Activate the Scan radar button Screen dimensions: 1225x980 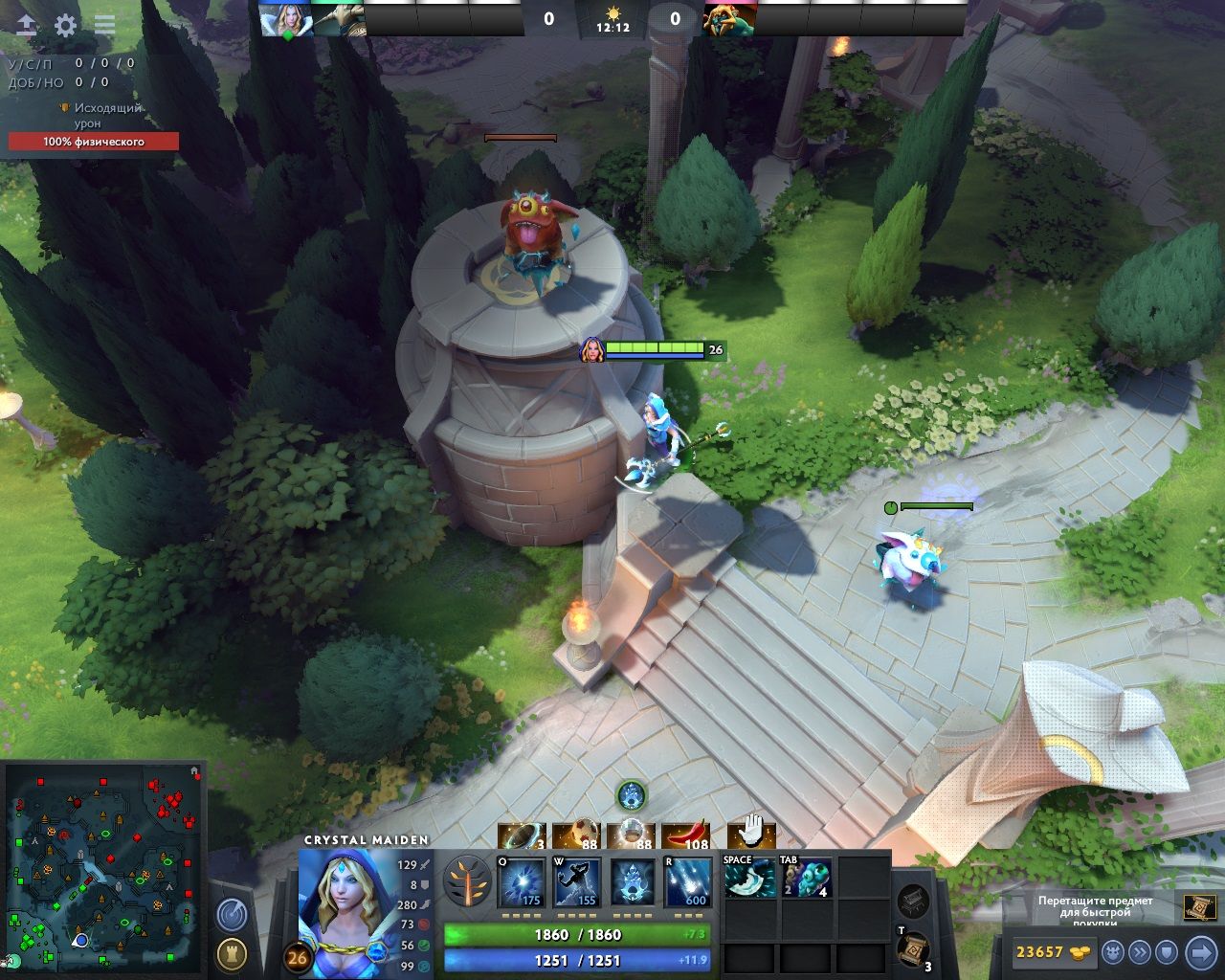click(x=231, y=915)
